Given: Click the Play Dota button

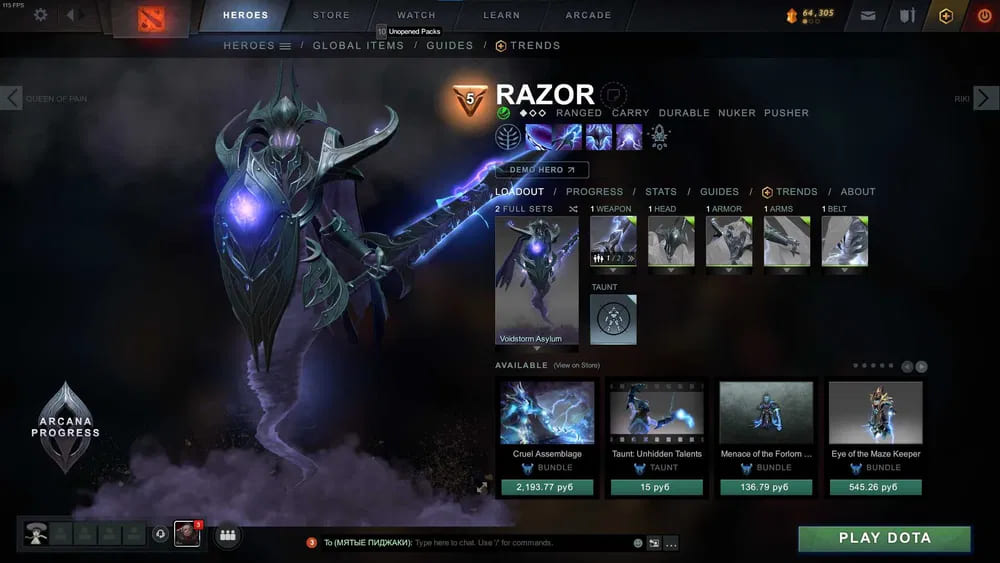Looking at the screenshot, I should [x=884, y=538].
